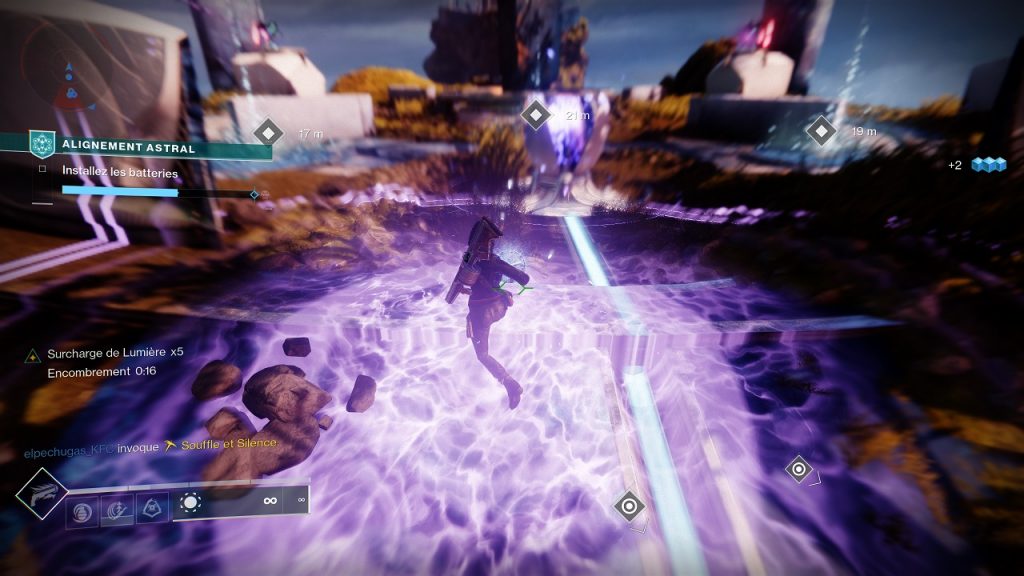
Task: Select the equipped weapon diamond icon
Action: (x=42, y=493)
